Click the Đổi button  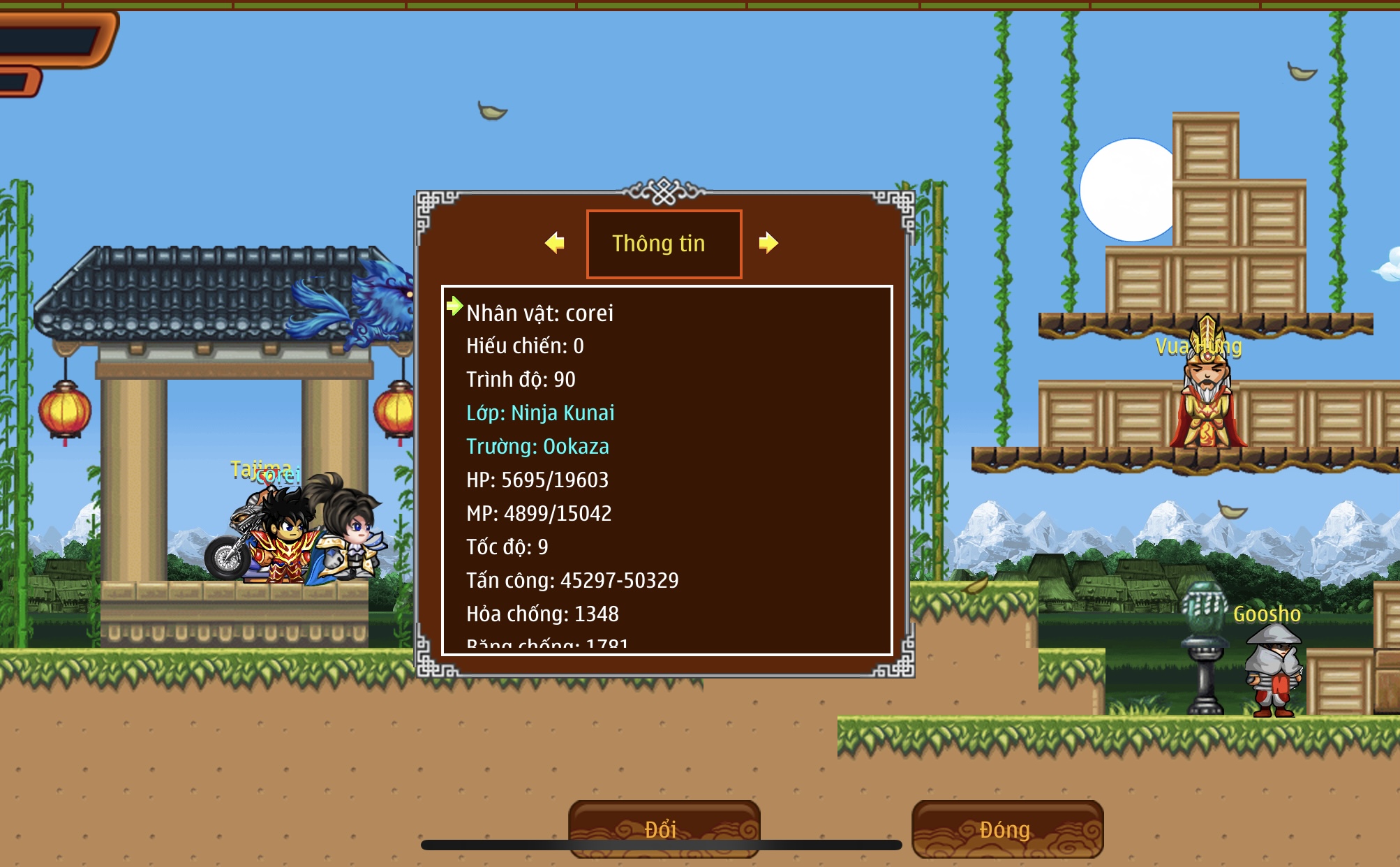point(664,829)
